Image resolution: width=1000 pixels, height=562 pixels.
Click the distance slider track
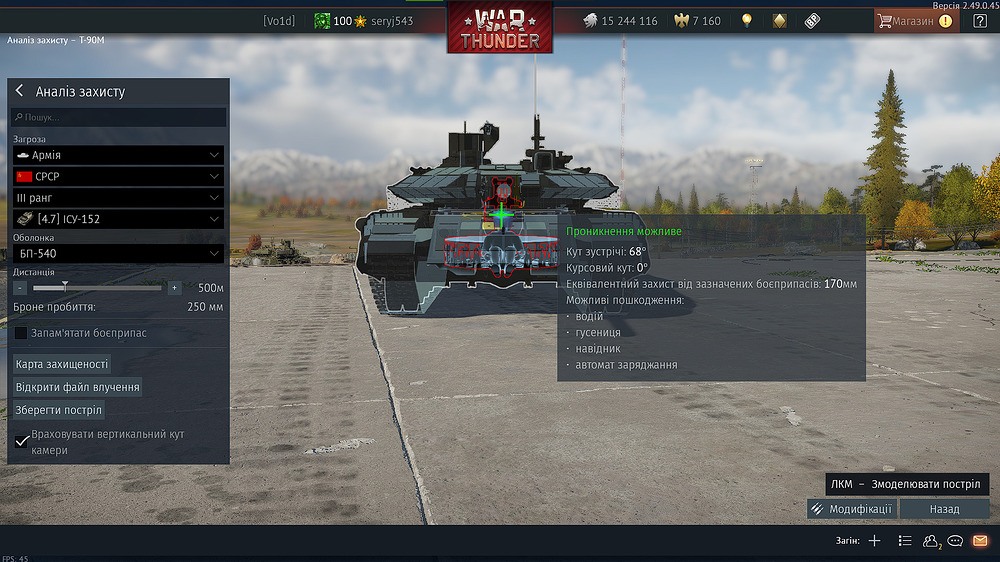tap(97, 288)
